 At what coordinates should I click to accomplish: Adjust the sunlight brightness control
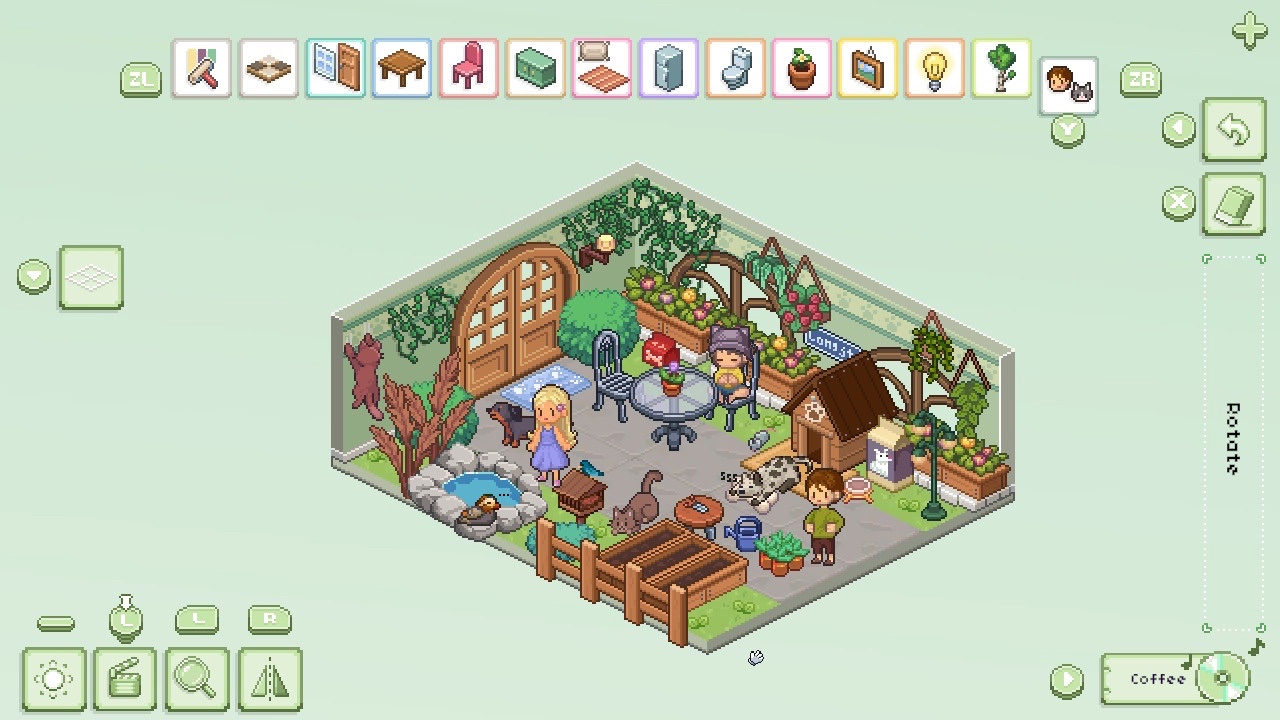pyautogui.click(x=55, y=679)
